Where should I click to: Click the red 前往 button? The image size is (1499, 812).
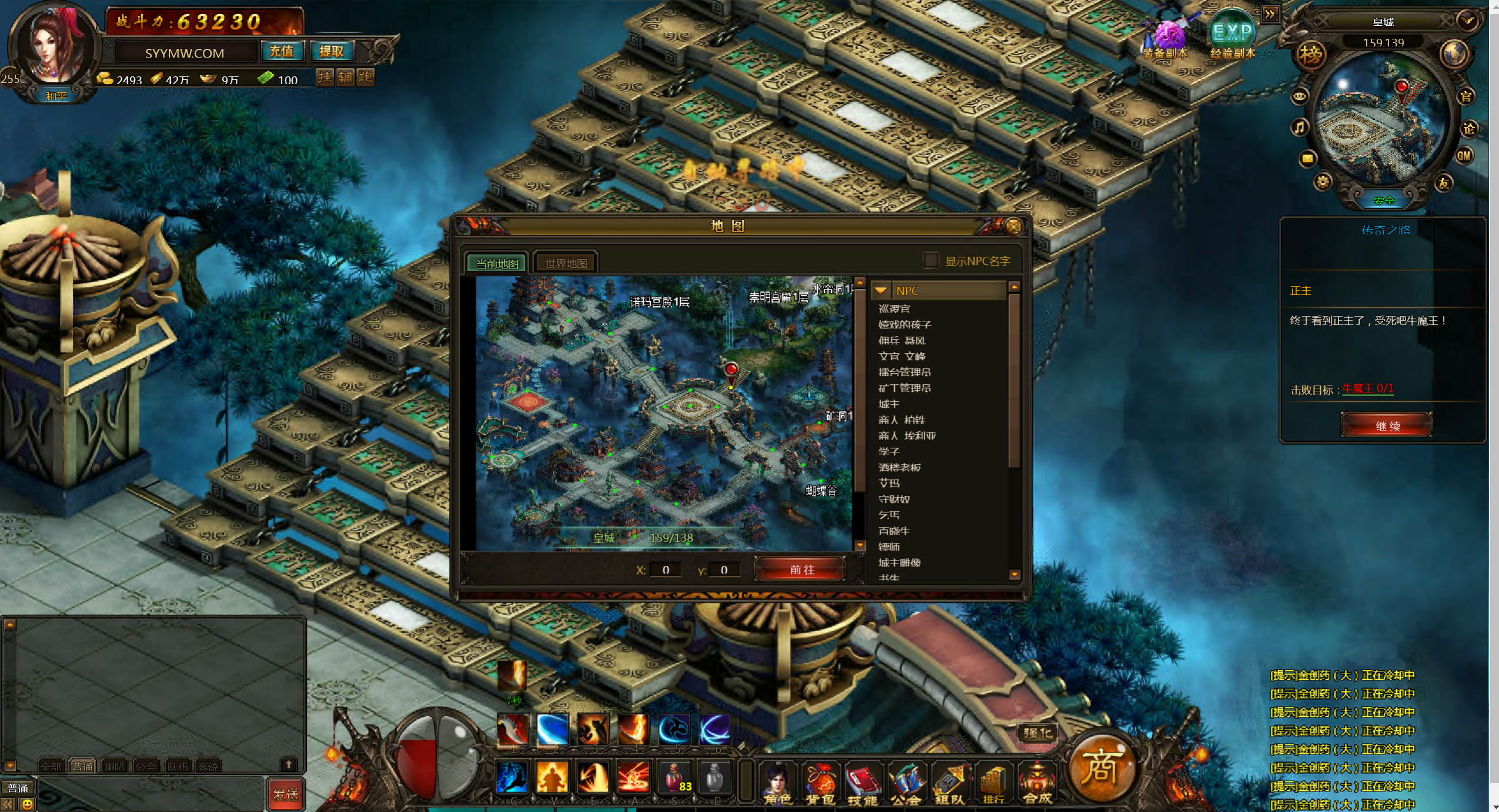(801, 569)
